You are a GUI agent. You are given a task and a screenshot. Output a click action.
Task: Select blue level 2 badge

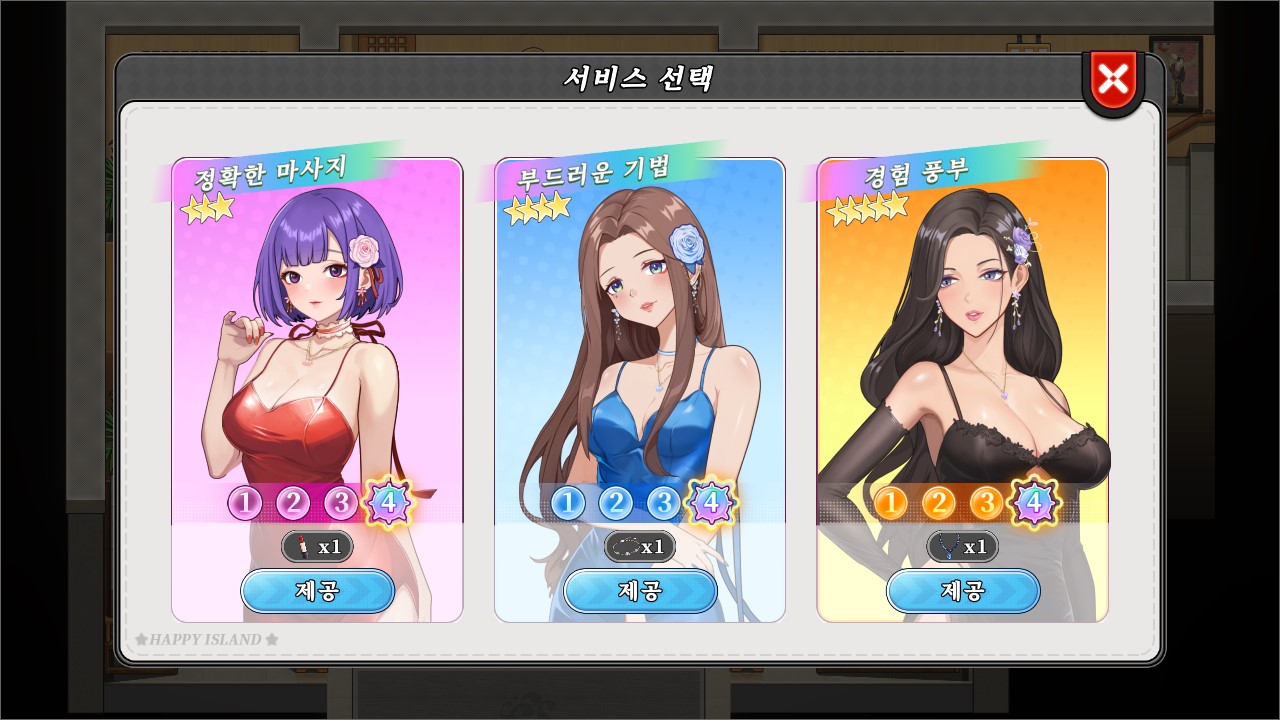(x=616, y=503)
